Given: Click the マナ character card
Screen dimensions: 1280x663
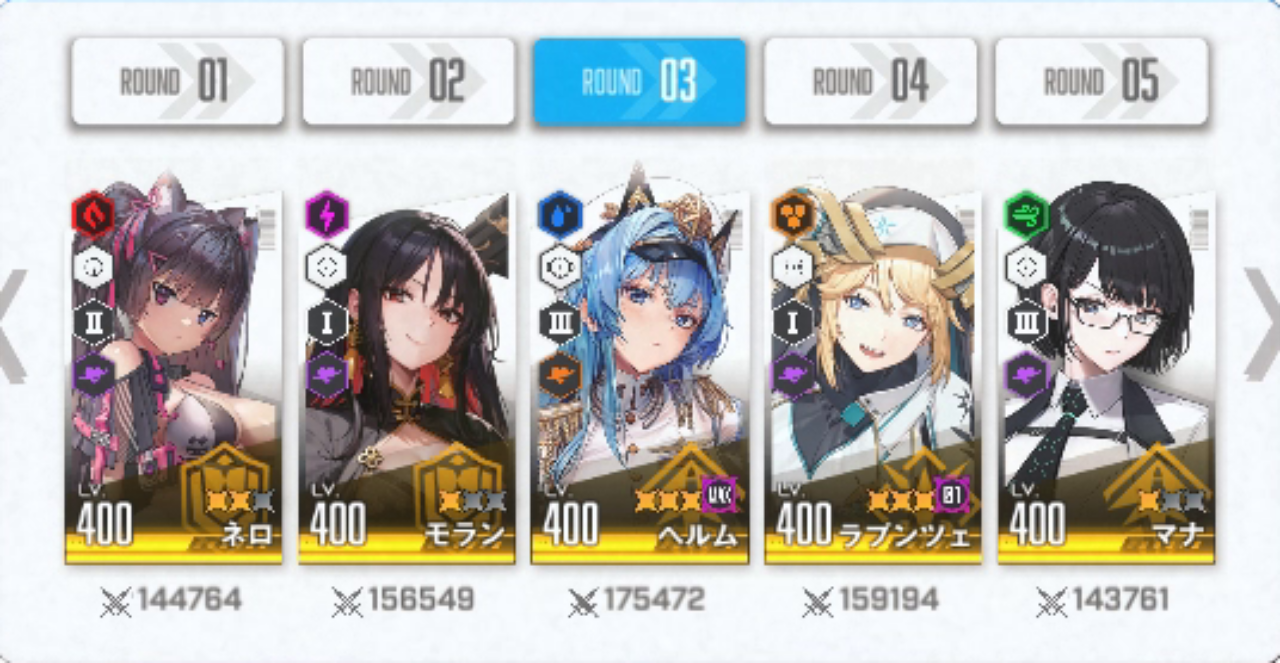Looking at the screenshot, I should 1105,375.
